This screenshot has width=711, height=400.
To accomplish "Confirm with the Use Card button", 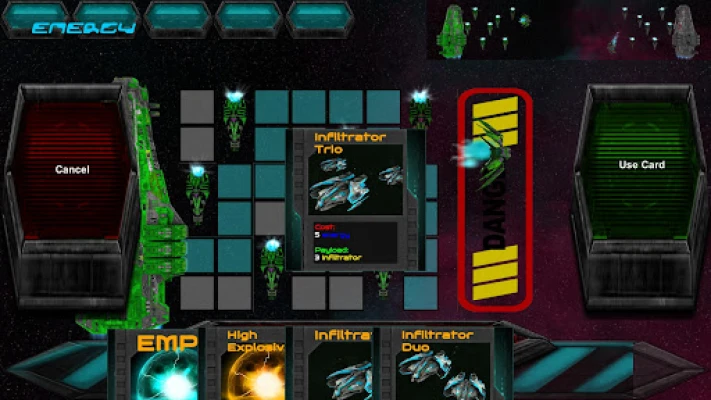I will click(x=641, y=165).
